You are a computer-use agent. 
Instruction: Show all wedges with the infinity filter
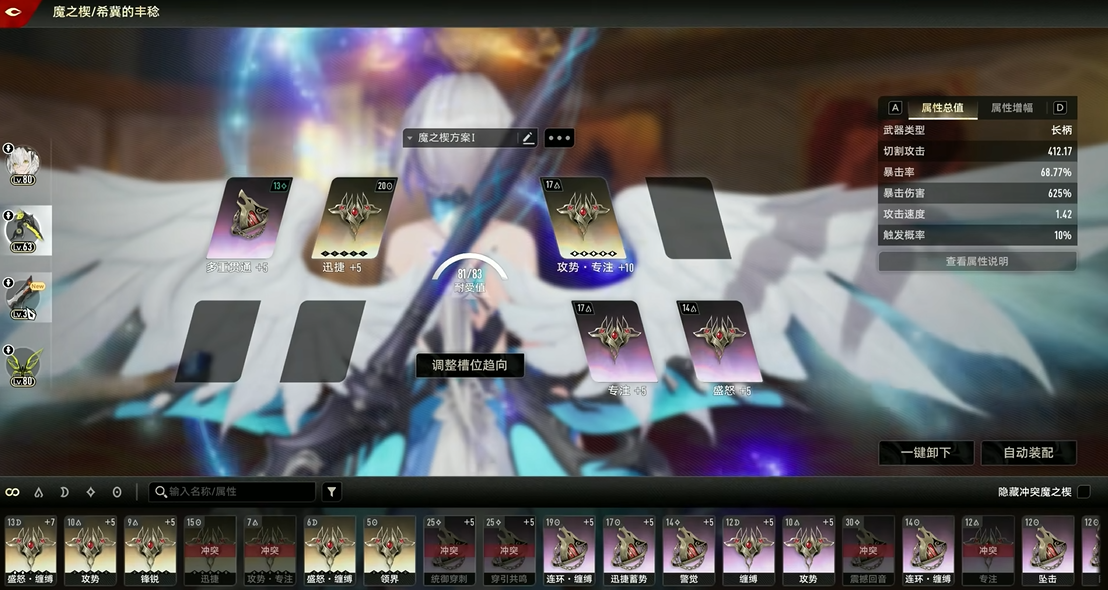pos(13,492)
